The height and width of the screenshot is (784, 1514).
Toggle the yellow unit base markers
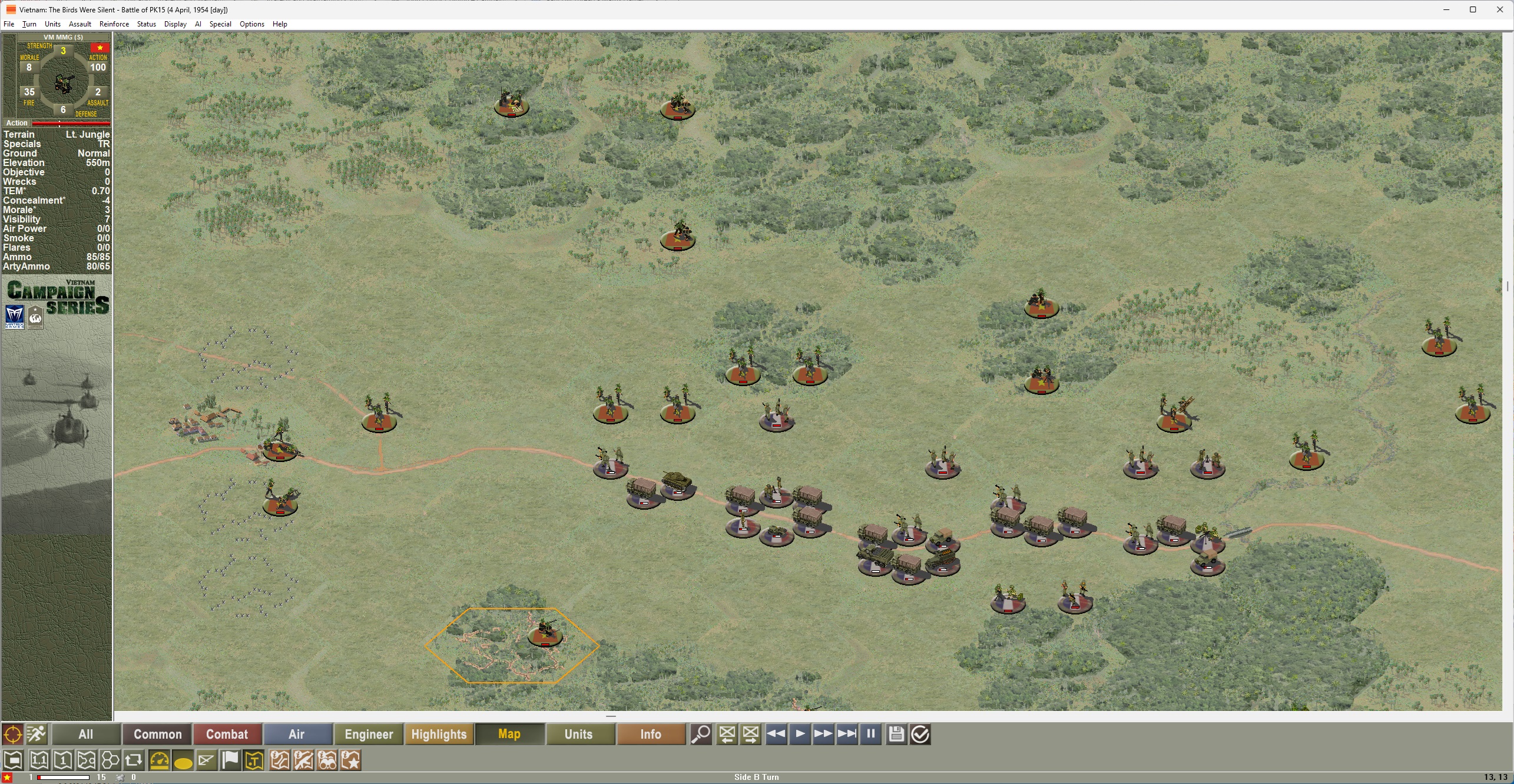(x=183, y=760)
